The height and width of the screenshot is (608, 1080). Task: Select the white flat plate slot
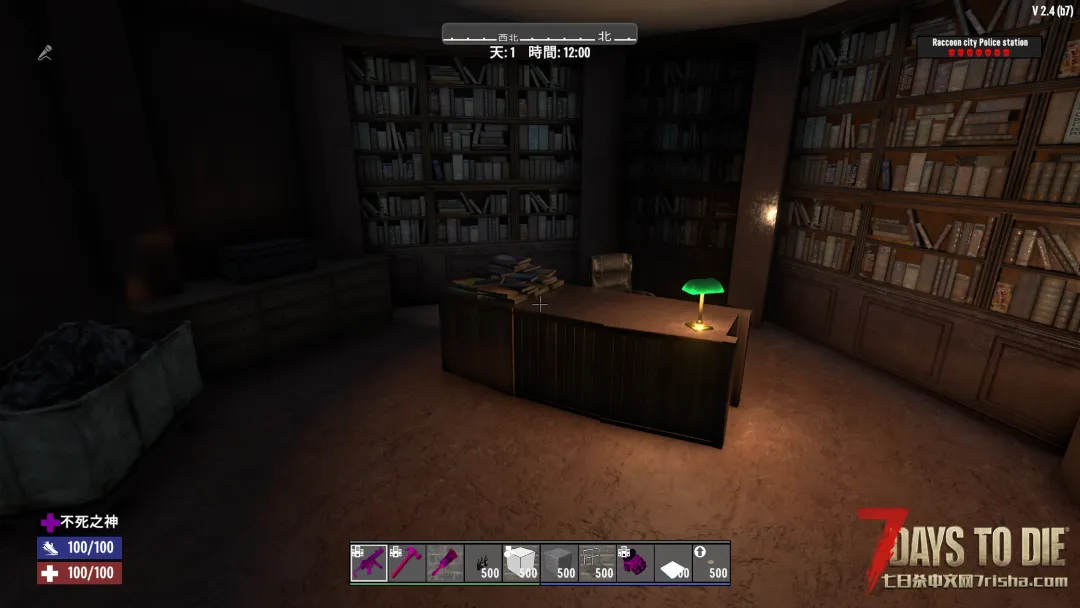click(673, 563)
